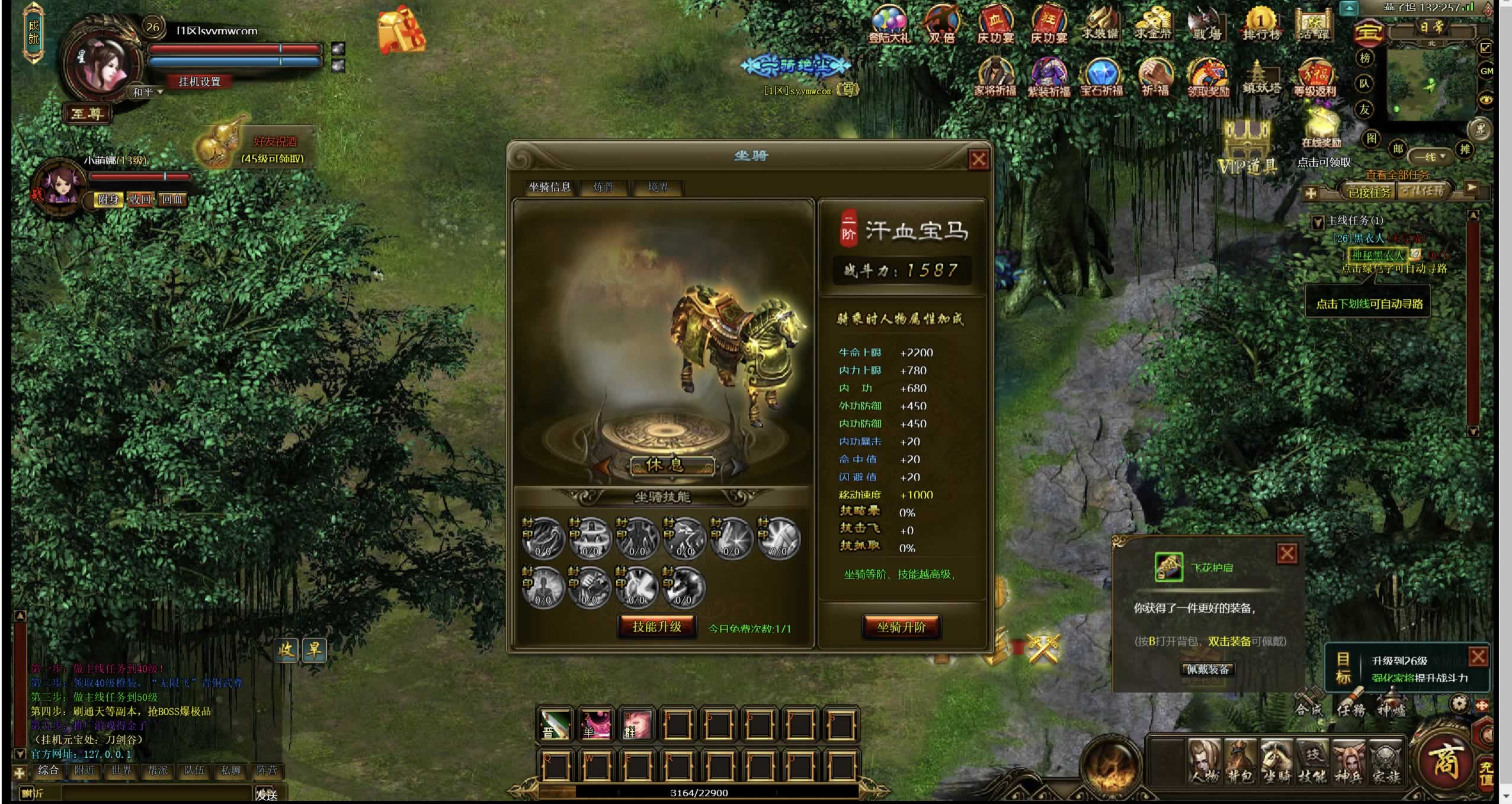Click the 休息 button under the horse
The image size is (1512, 804).
click(671, 465)
